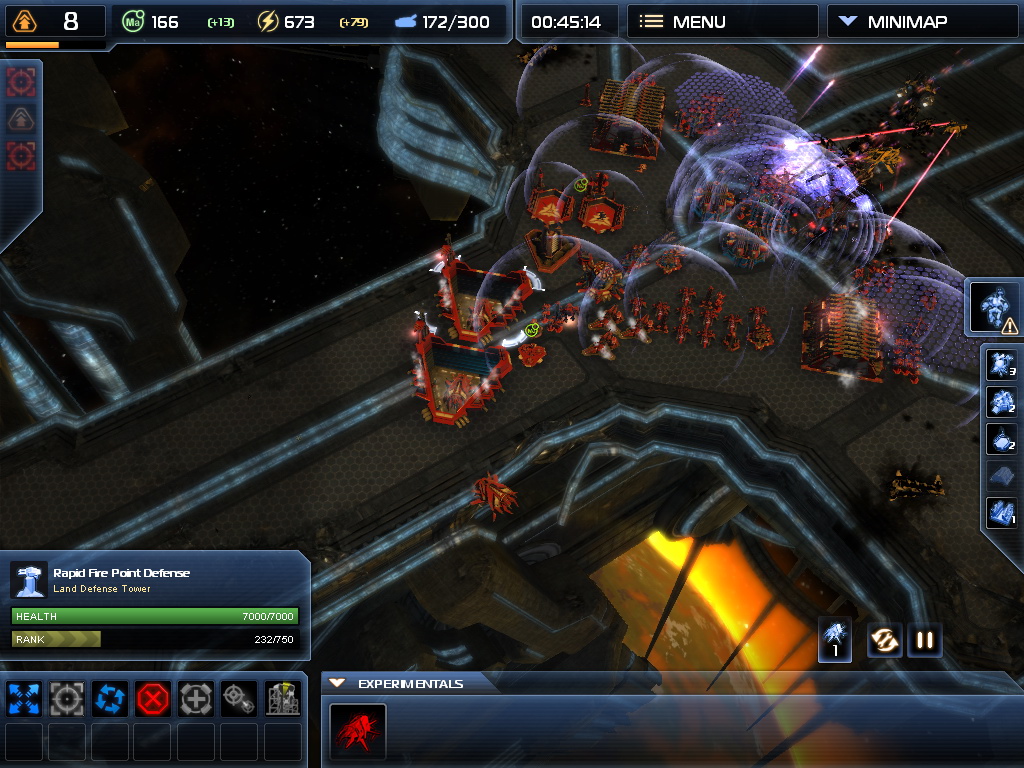Select the red experimental unit icon
The height and width of the screenshot is (768, 1024).
click(x=358, y=732)
